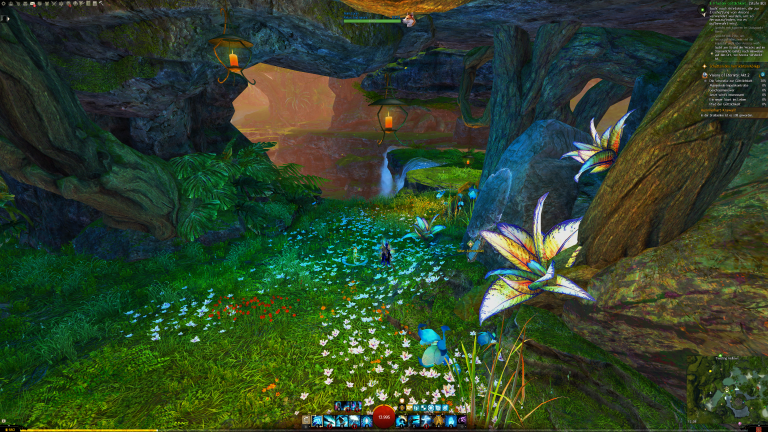Select the target portrait beside the green health bar
Image resolution: width=768 pixels, height=432 pixels.
coord(408,19)
